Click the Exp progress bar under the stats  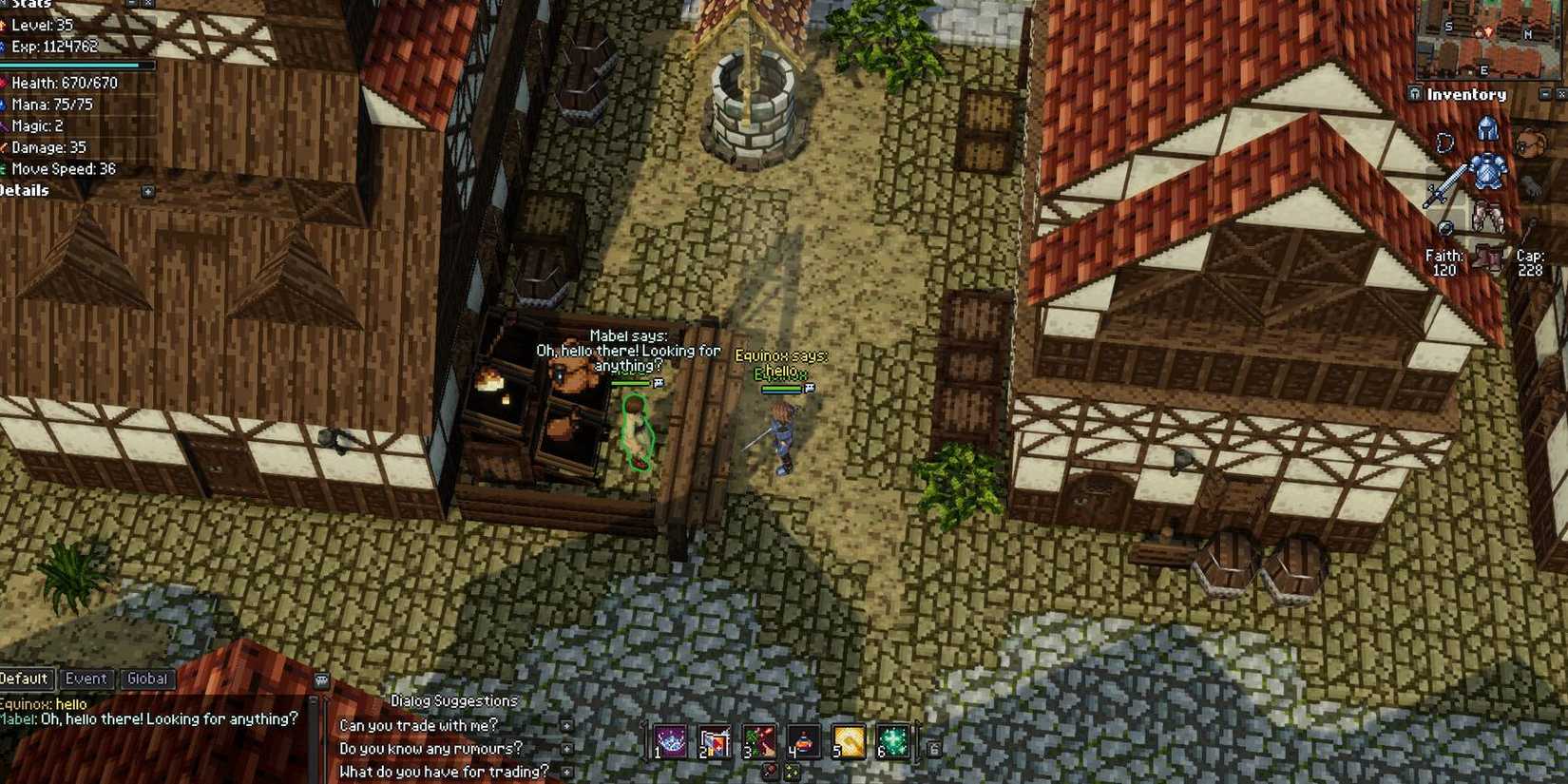click(x=76, y=65)
